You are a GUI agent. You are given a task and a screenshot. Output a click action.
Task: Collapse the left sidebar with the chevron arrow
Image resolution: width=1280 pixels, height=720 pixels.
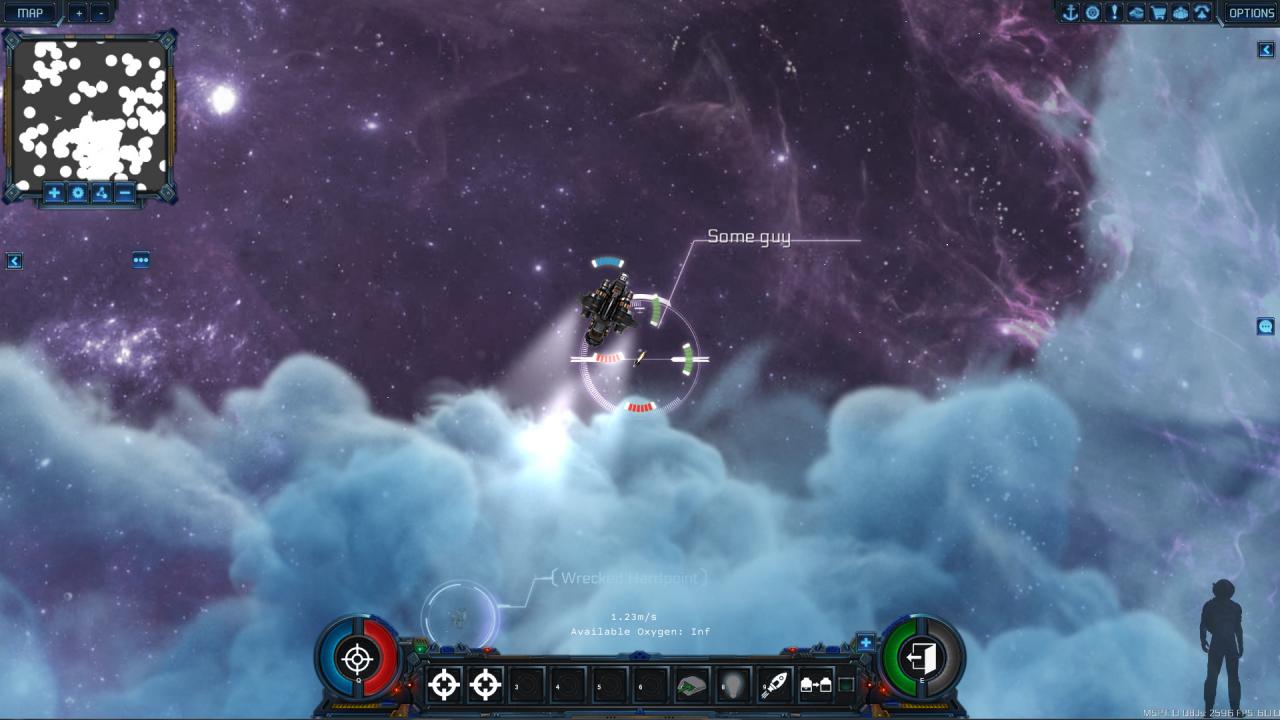click(x=15, y=260)
